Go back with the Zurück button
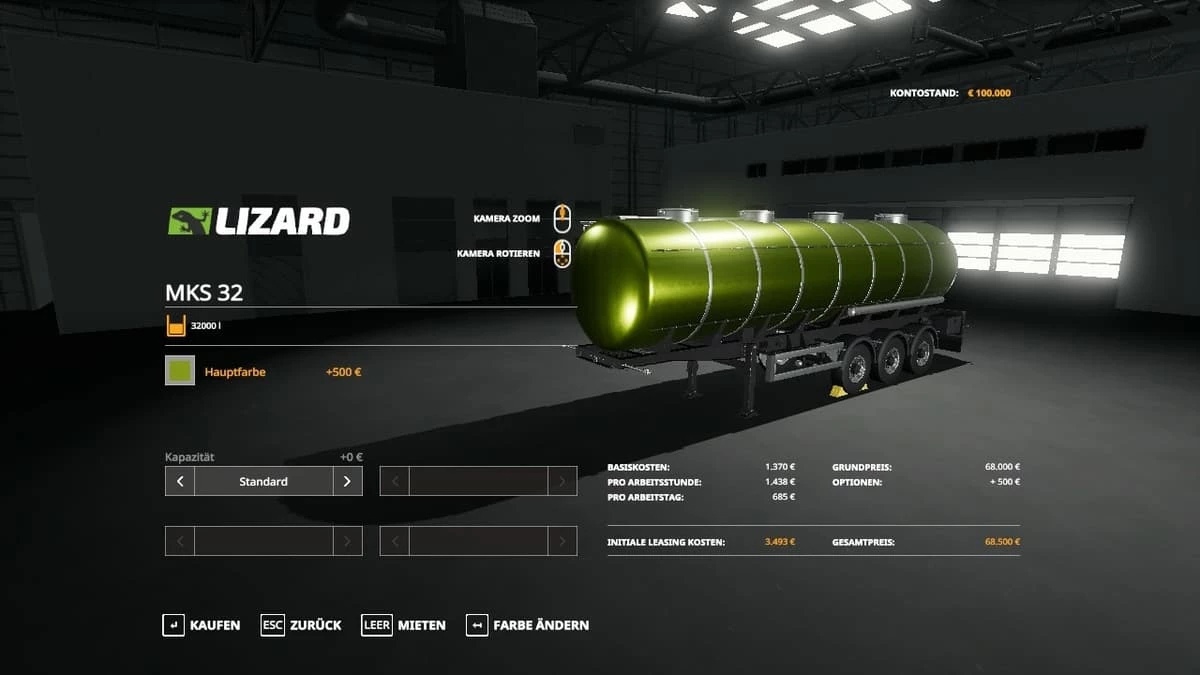This screenshot has height=675, width=1200. click(x=302, y=625)
